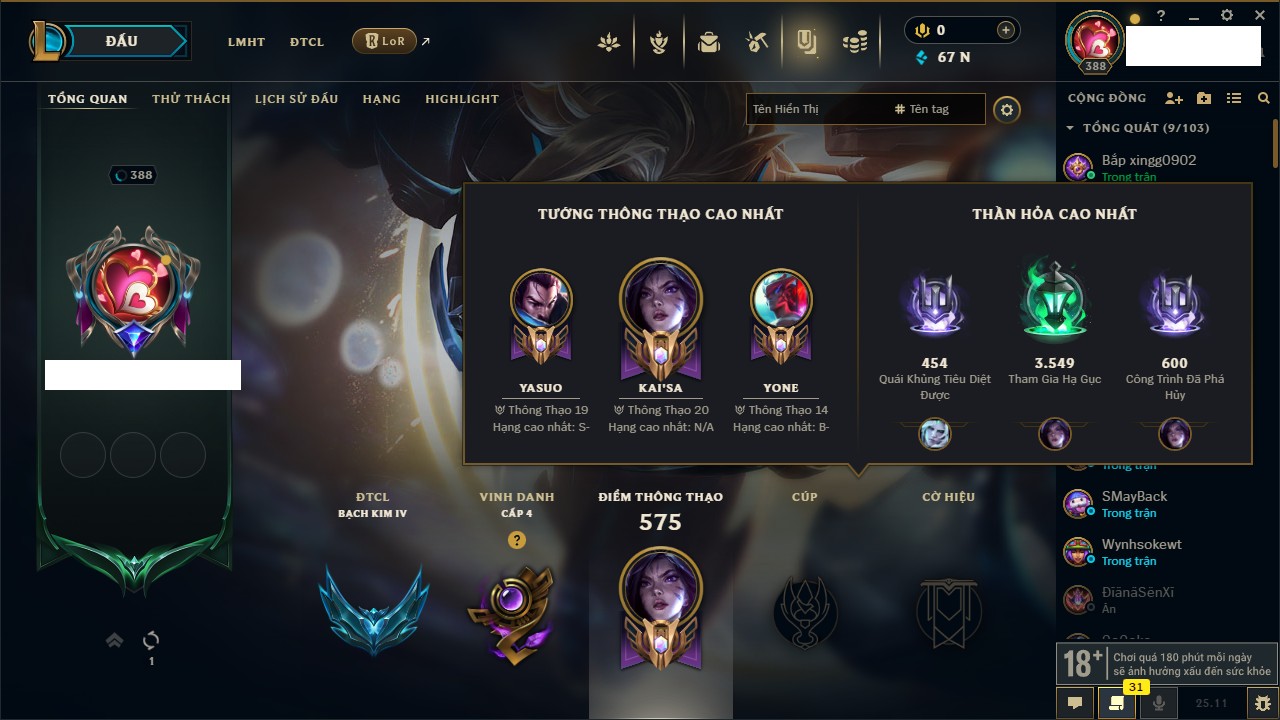Select the HẠNG tab
The width and height of the screenshot is (1280, 720).
(x=381, y=99)
